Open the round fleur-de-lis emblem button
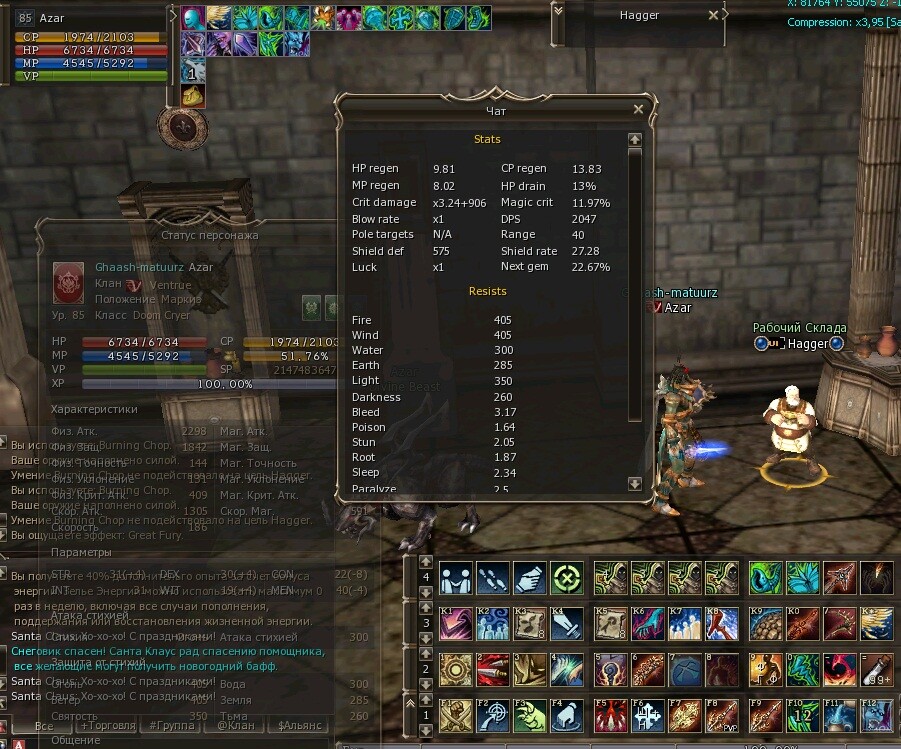 click(x=181, y=126)
